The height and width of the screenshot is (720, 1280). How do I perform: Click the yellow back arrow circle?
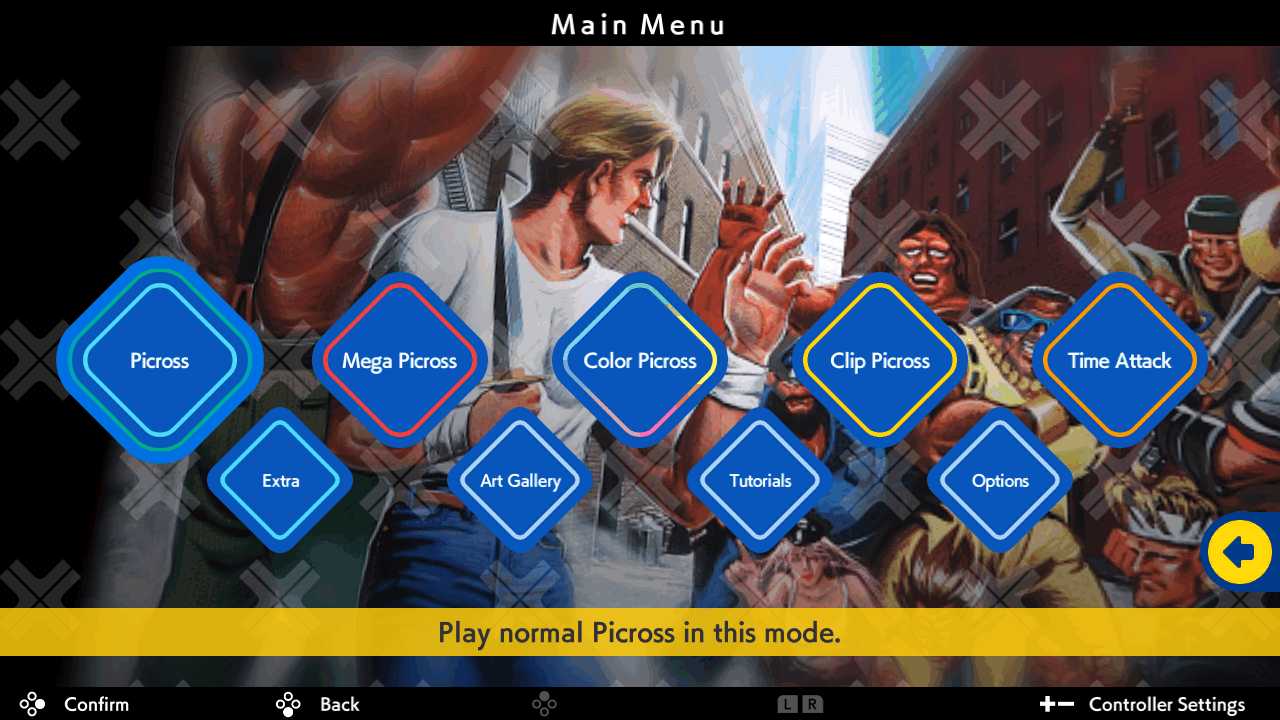coord(1239,551)
